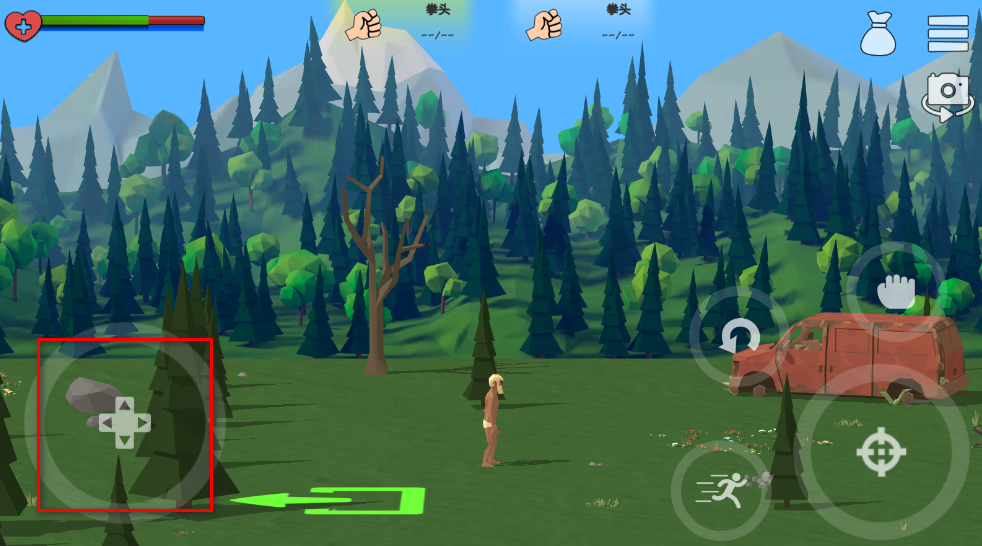The width and height of the screenshot is (982, 546).
Task: Tap the movement d-pad joystick
Action: click(124, 423)
